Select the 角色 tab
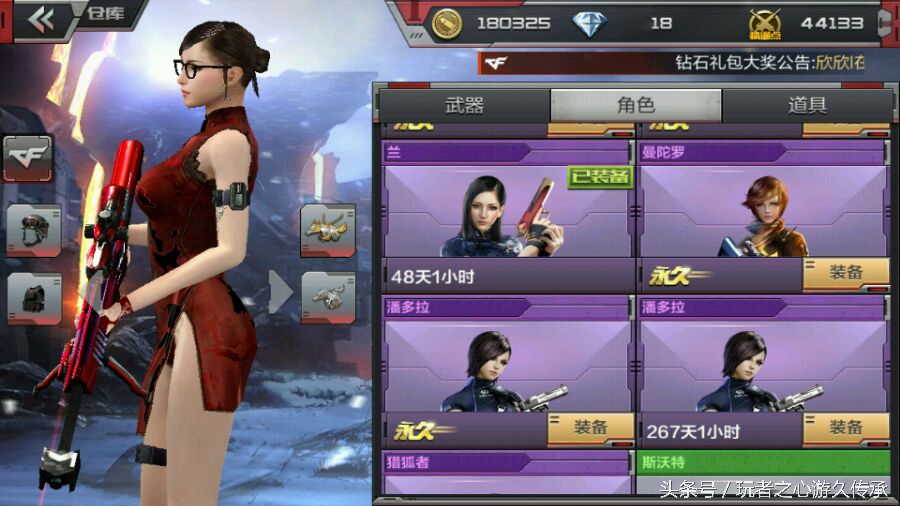Screen dimensions: 900x506 635,105
